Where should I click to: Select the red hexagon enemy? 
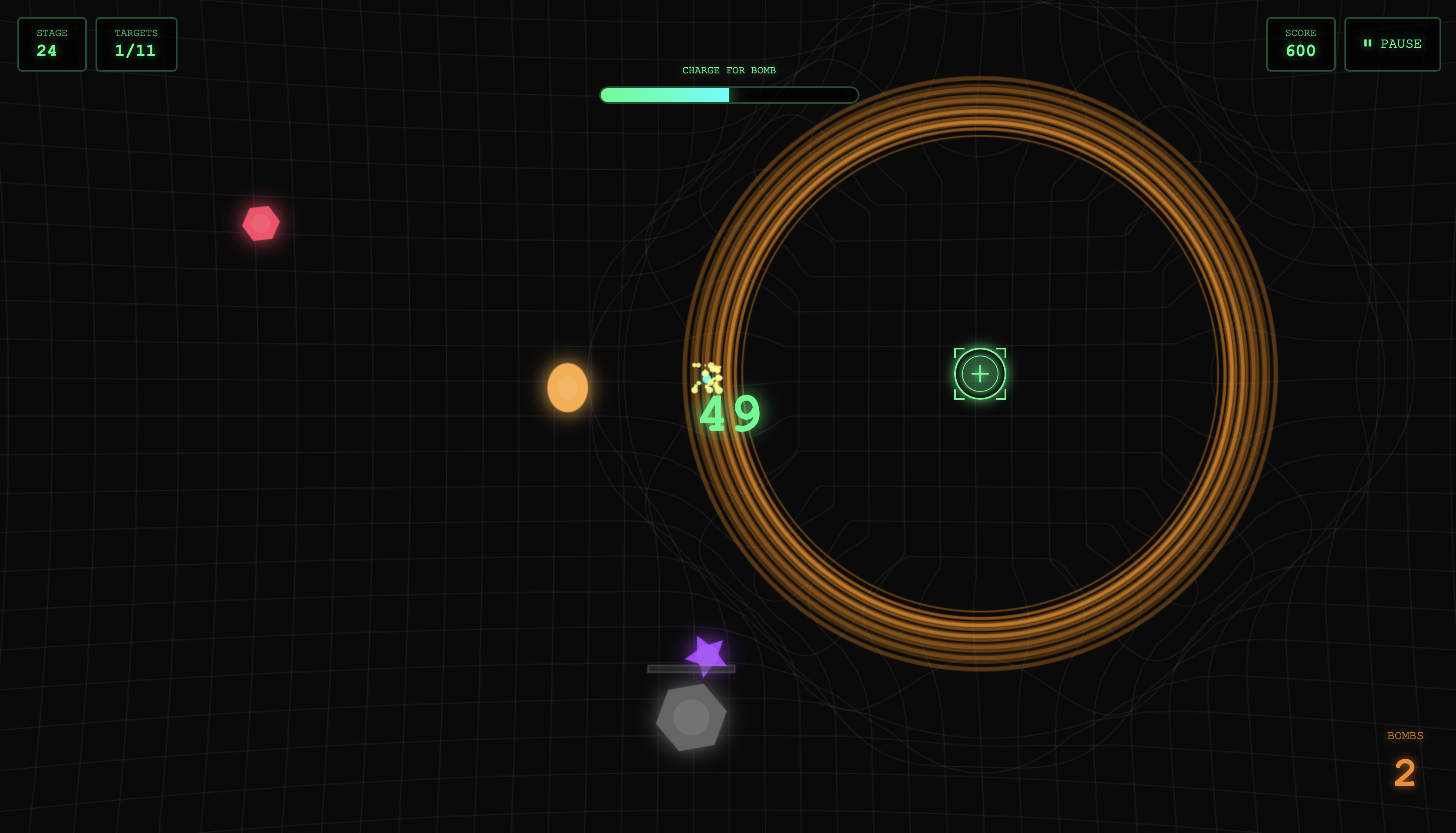point(260,224)
